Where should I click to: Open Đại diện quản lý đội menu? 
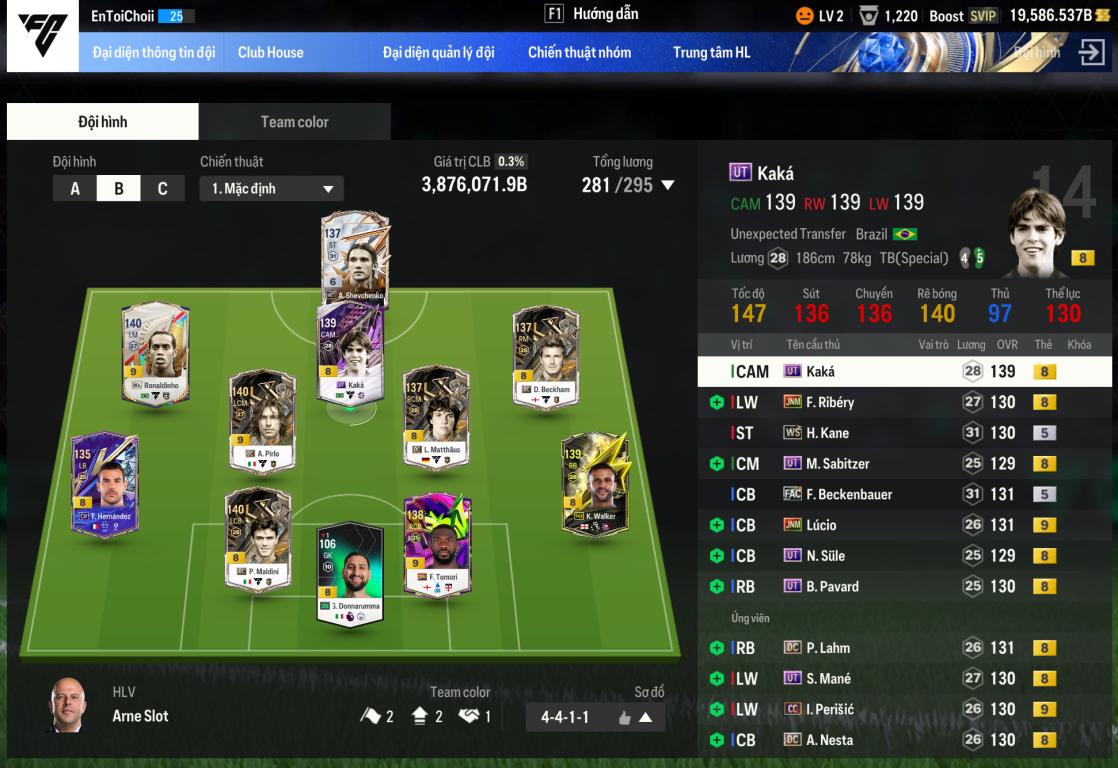click(x=438, y=53)
